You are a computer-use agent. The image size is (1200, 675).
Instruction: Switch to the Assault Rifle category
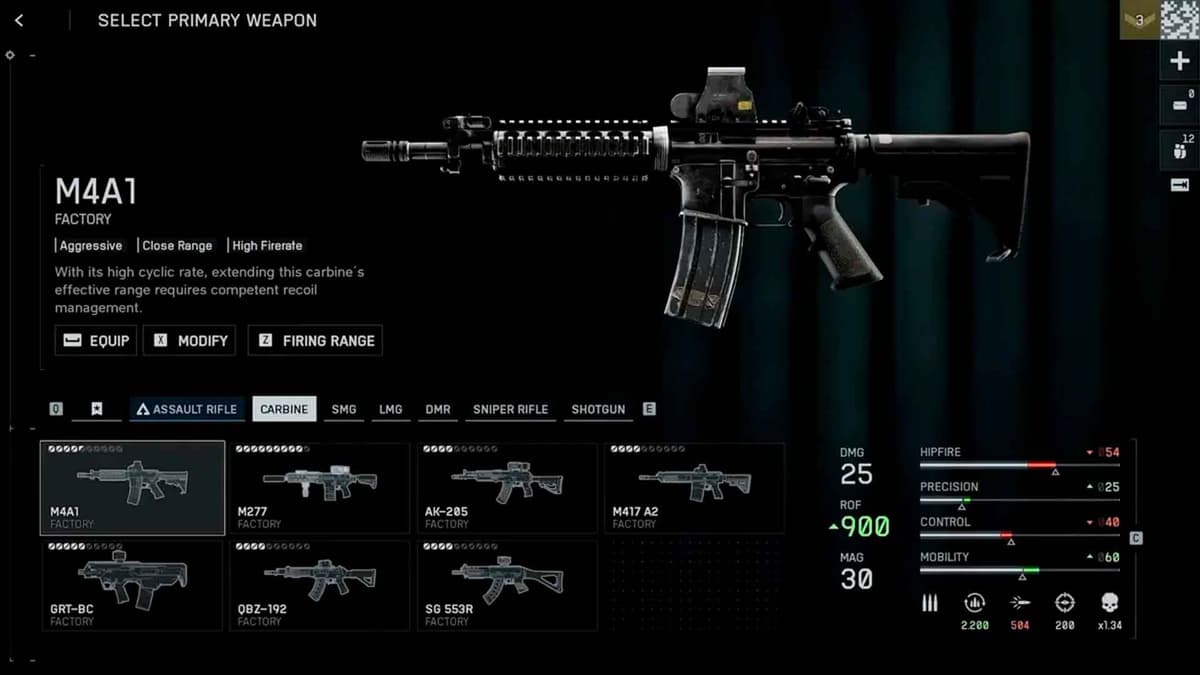[x=187, y=409]
